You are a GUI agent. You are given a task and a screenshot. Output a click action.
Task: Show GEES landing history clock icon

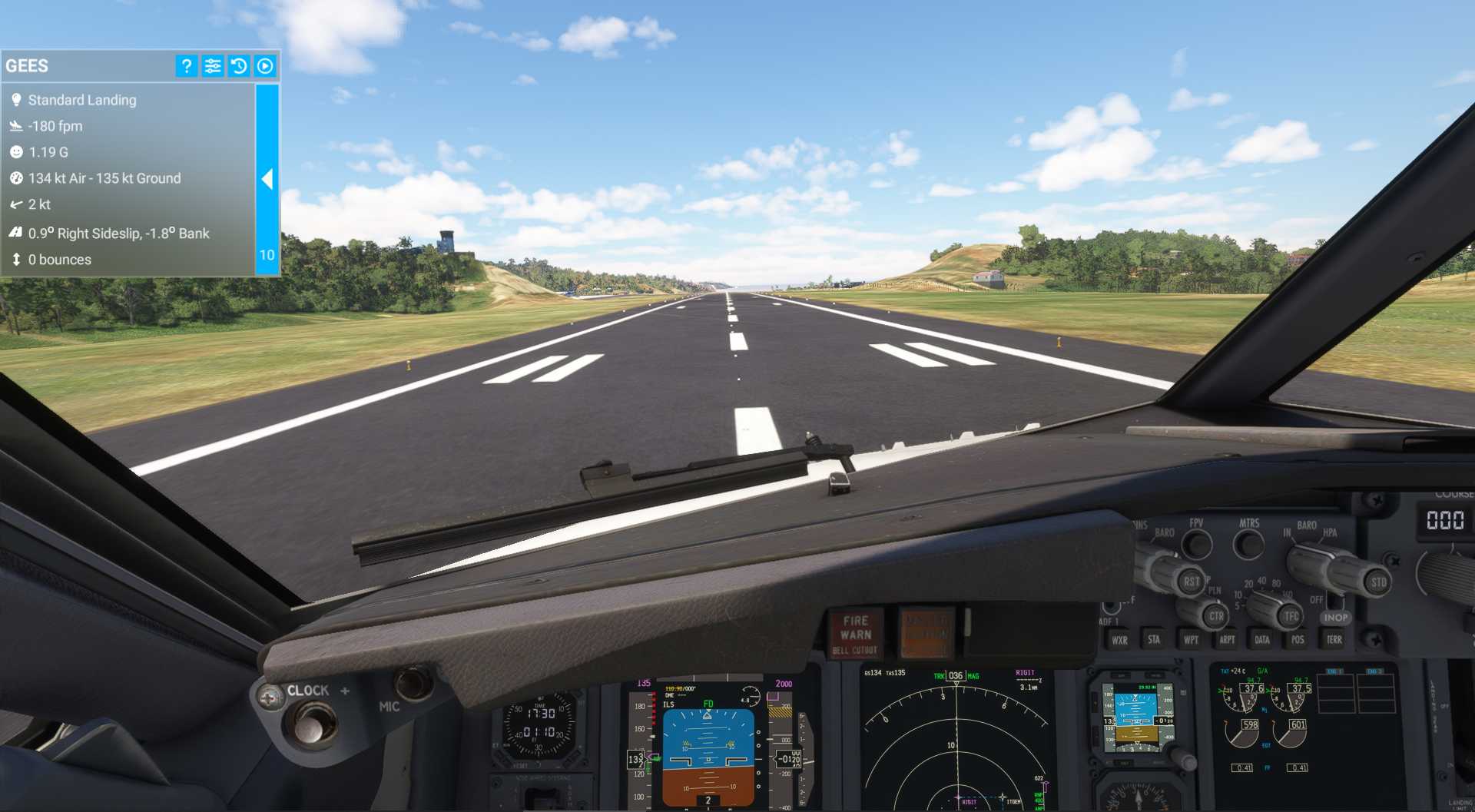click(239, 66)
